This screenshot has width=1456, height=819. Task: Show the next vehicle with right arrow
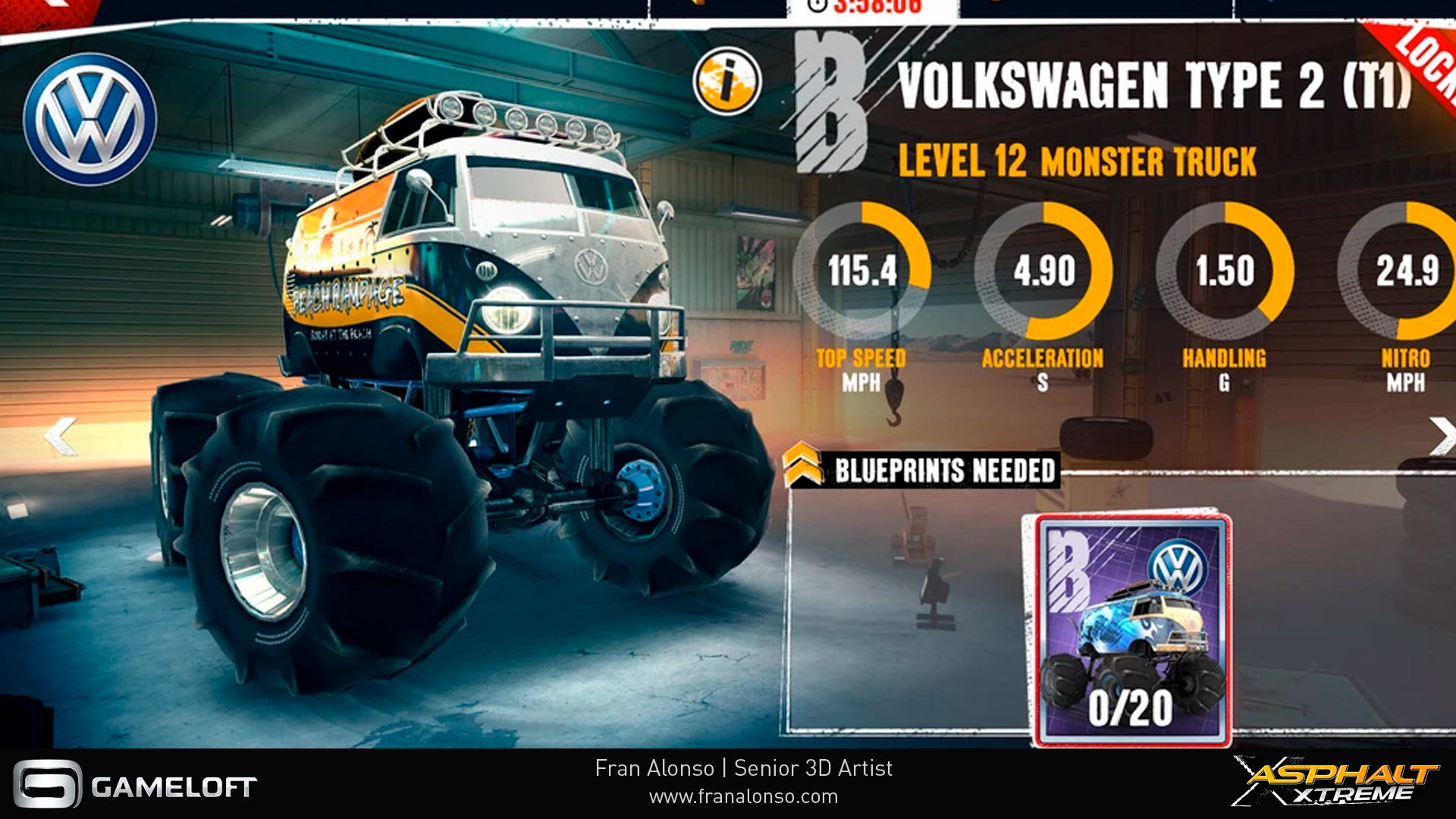(1442, 435)
